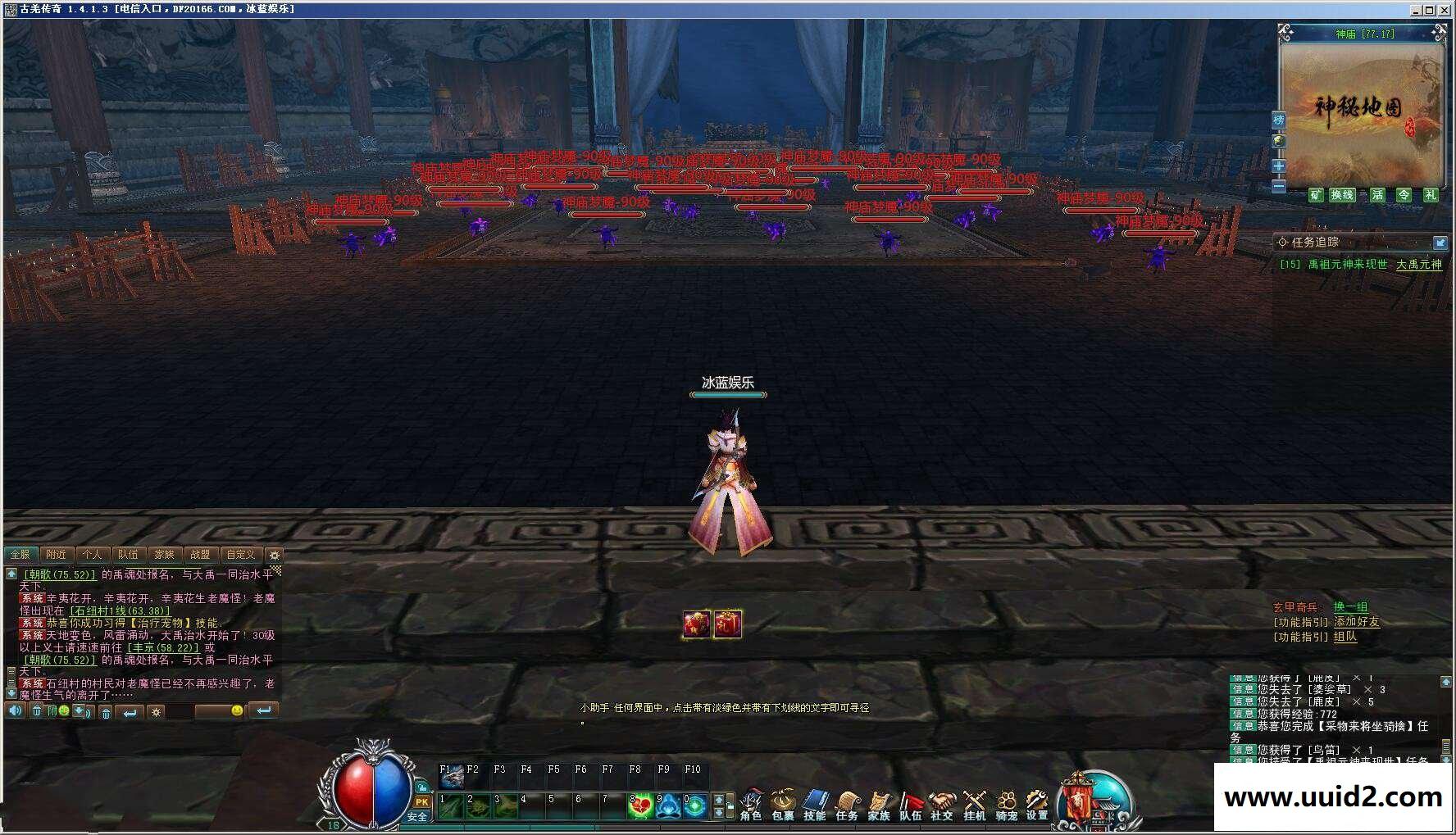Open the 挂机 auto-battle crossed swords menu
This screenshot has height=835, width=1456.
tap(974, 804)
